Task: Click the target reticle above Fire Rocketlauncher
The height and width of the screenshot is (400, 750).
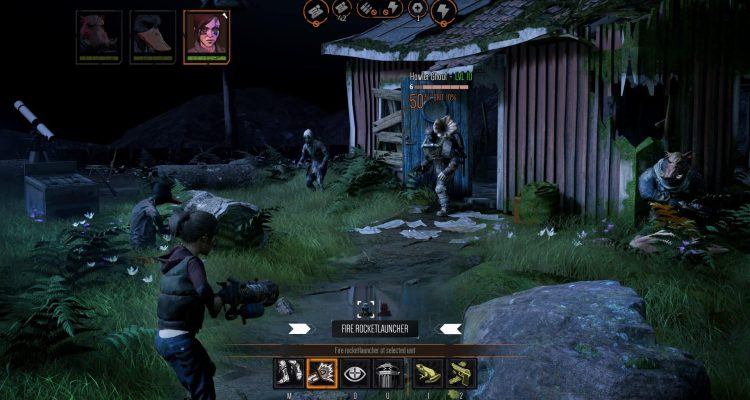Action: [366, 308]
